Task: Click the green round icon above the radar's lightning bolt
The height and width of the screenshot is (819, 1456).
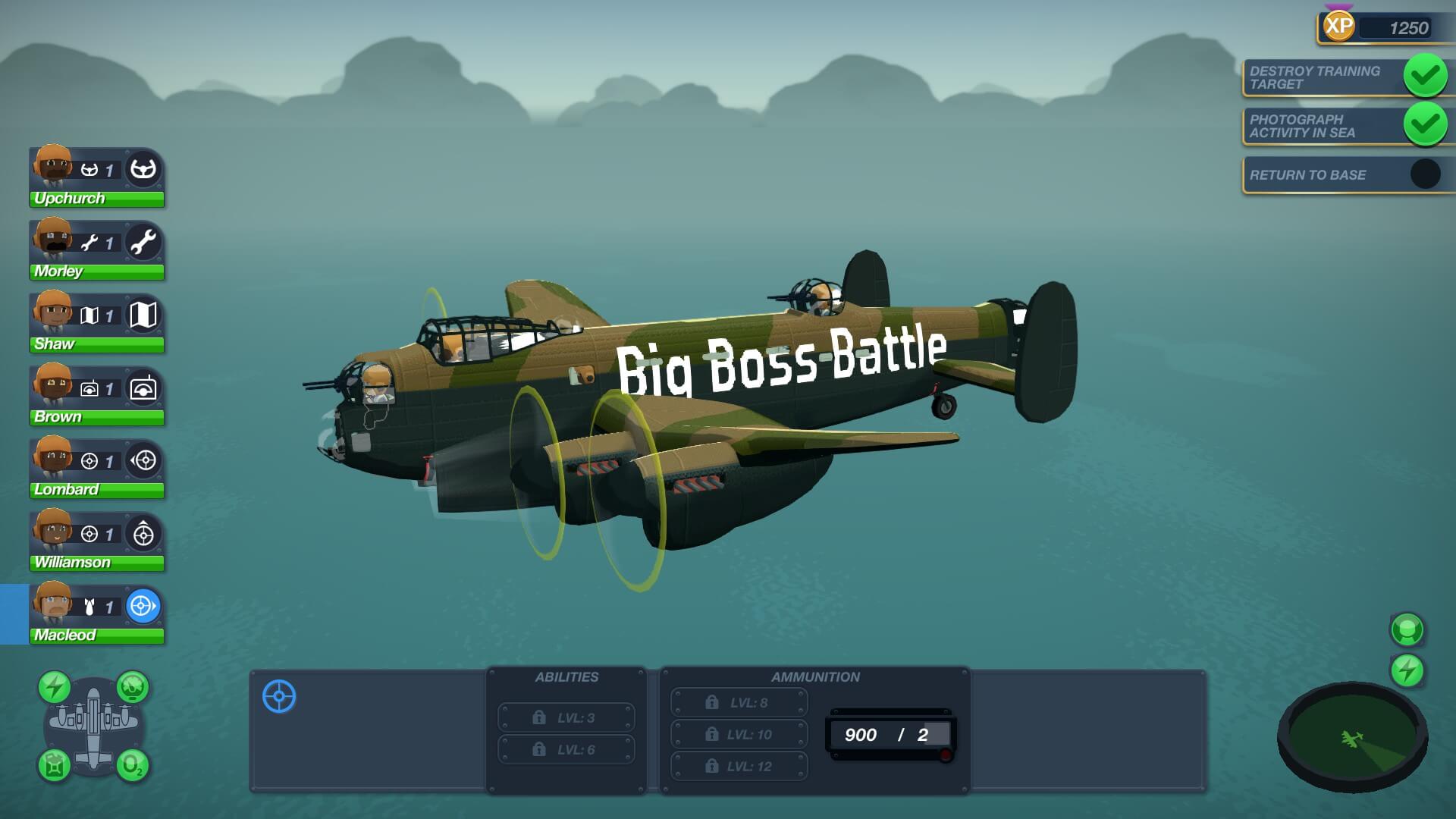Action: pos(1407,629)
